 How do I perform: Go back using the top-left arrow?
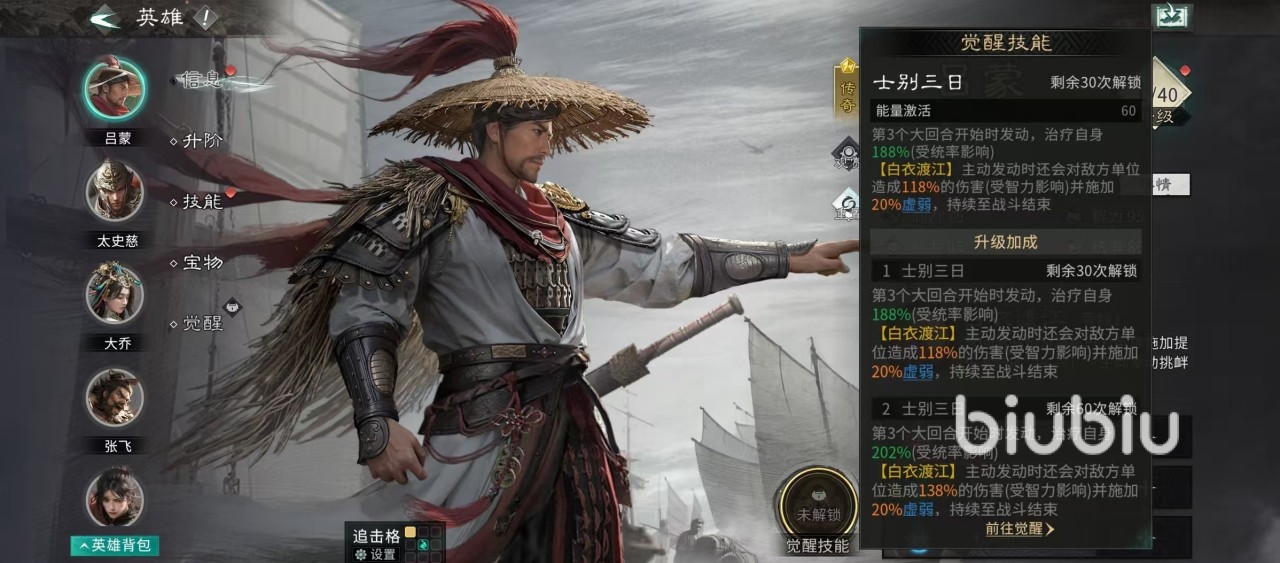click(104, 19)
